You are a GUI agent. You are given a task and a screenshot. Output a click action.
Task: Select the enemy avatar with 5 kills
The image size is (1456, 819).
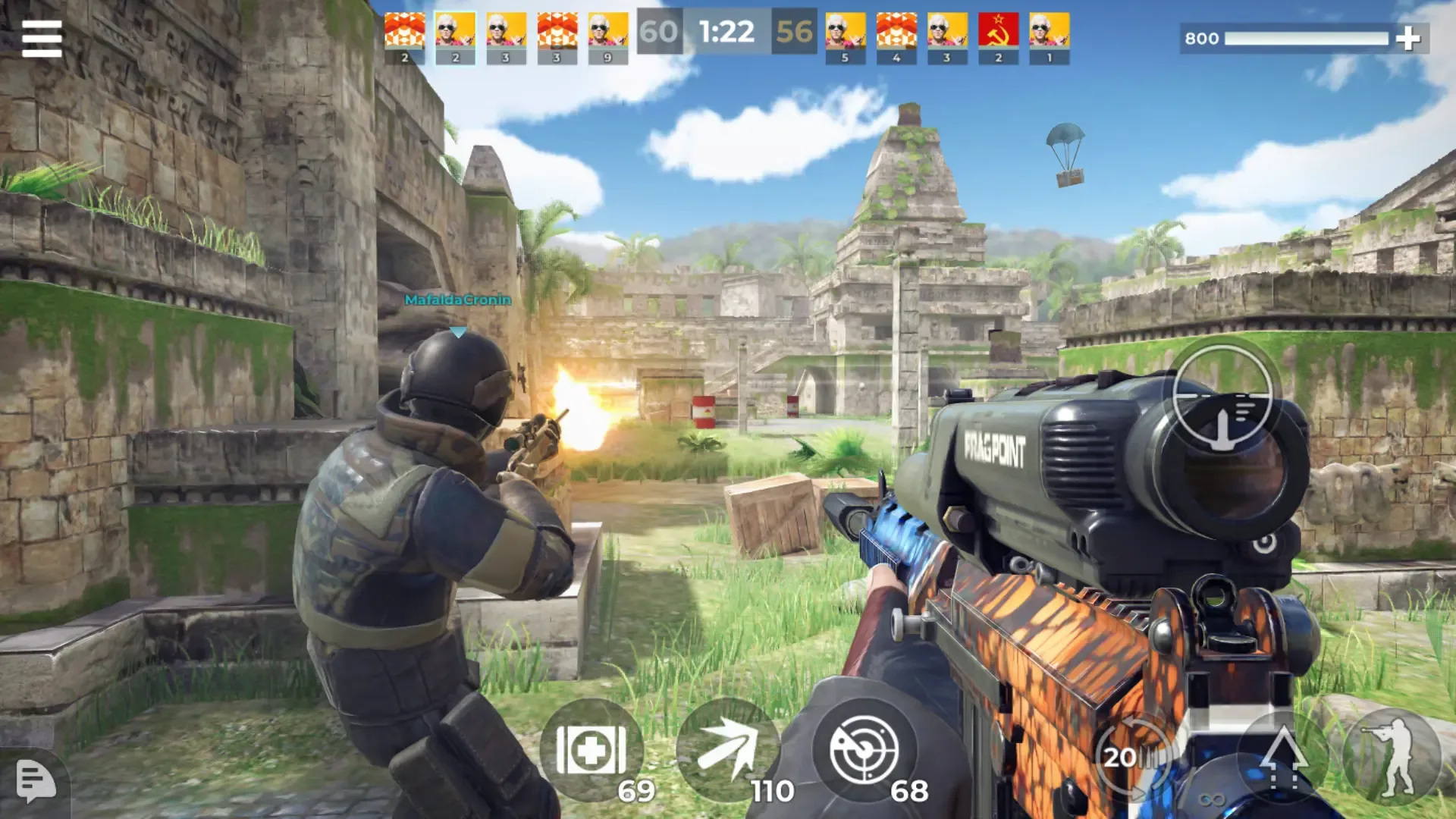click(845, 32)
